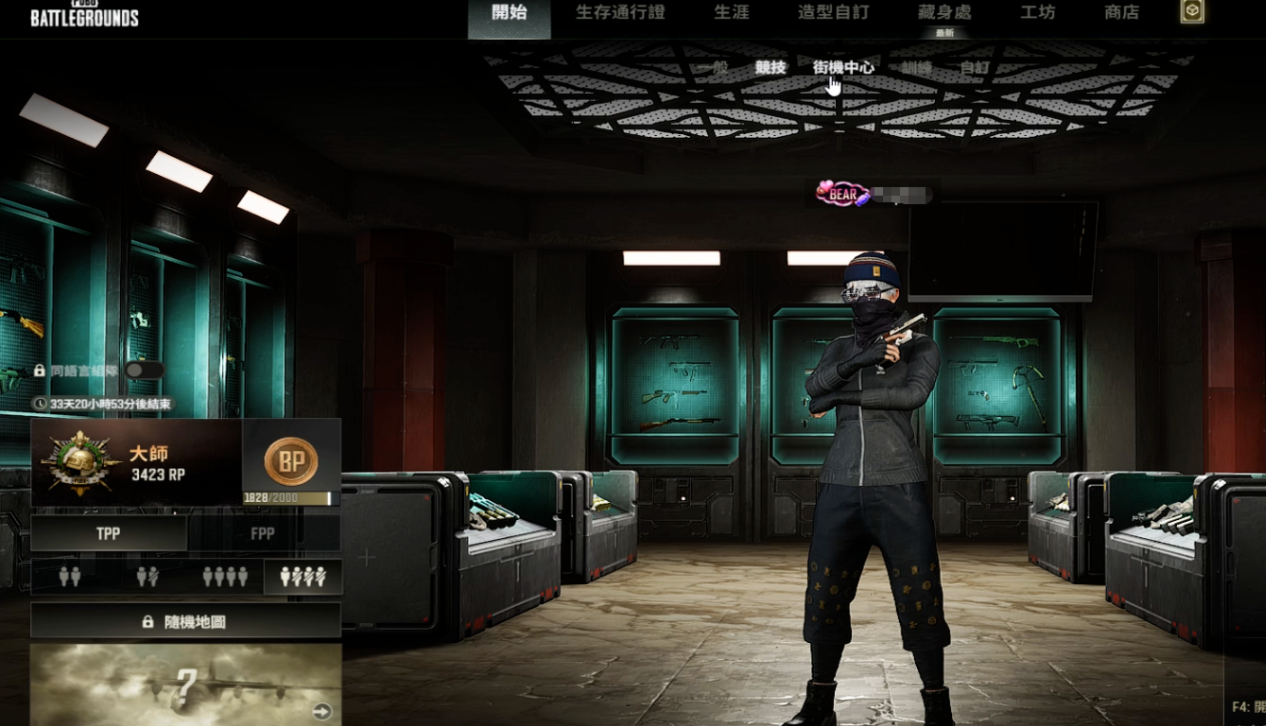
Task: Select FPP perspective
Action: click(263, 534)
